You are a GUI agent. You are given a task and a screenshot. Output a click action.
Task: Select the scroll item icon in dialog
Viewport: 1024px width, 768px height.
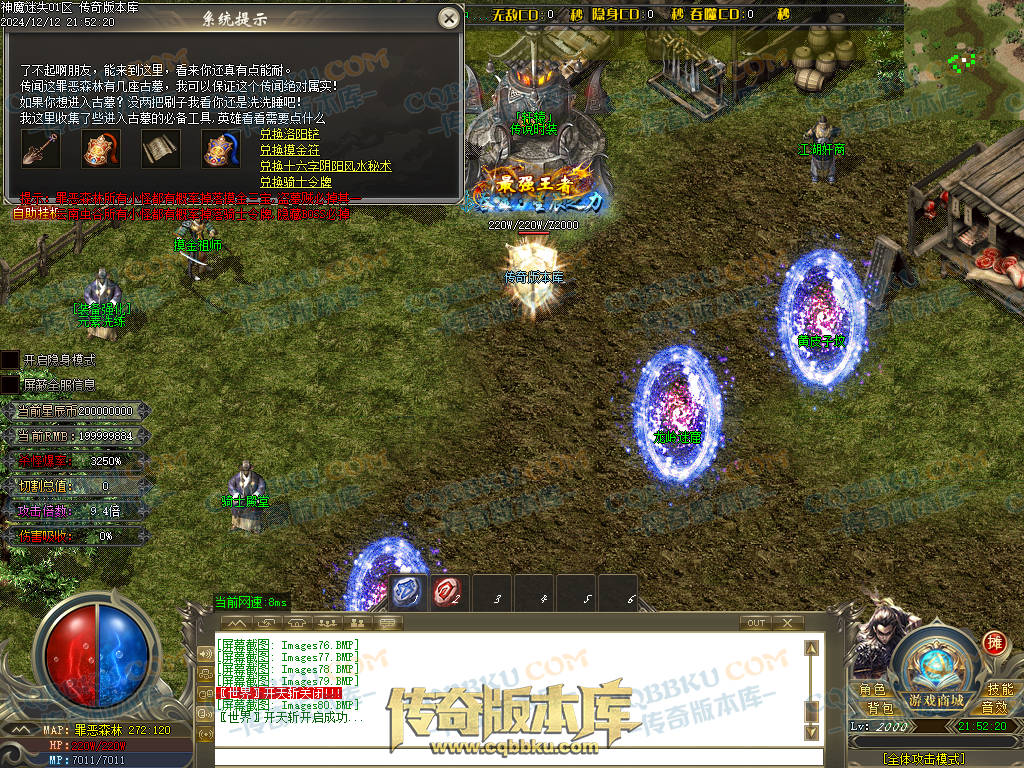(x=160, y=149)
